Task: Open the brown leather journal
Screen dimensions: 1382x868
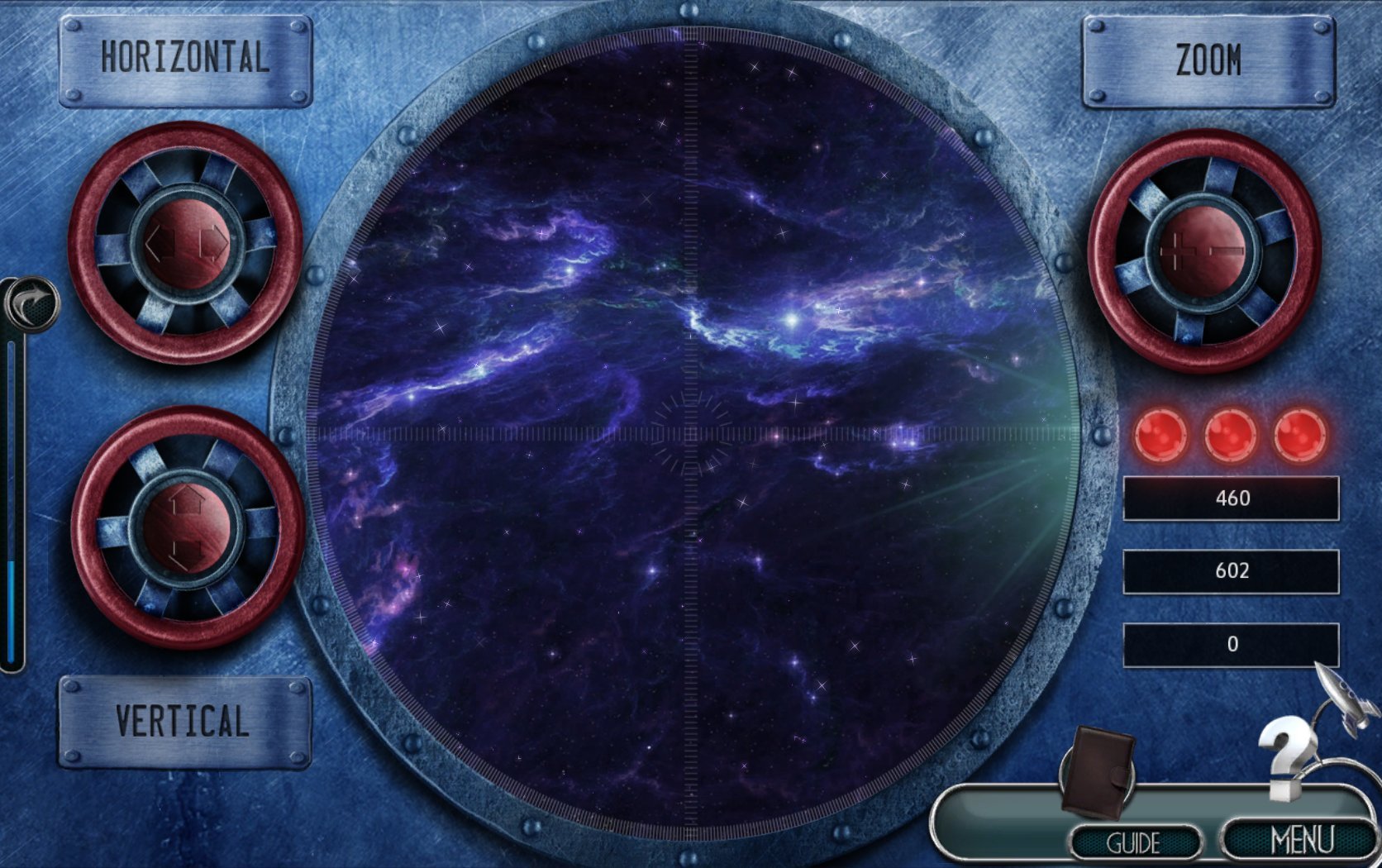Action: (x=1098, y=773)
